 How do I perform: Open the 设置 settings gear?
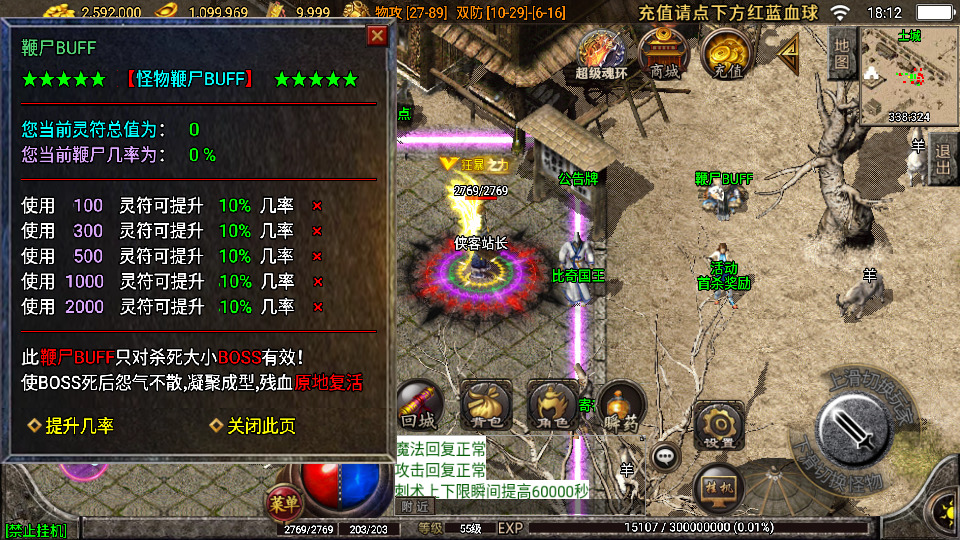719,424
